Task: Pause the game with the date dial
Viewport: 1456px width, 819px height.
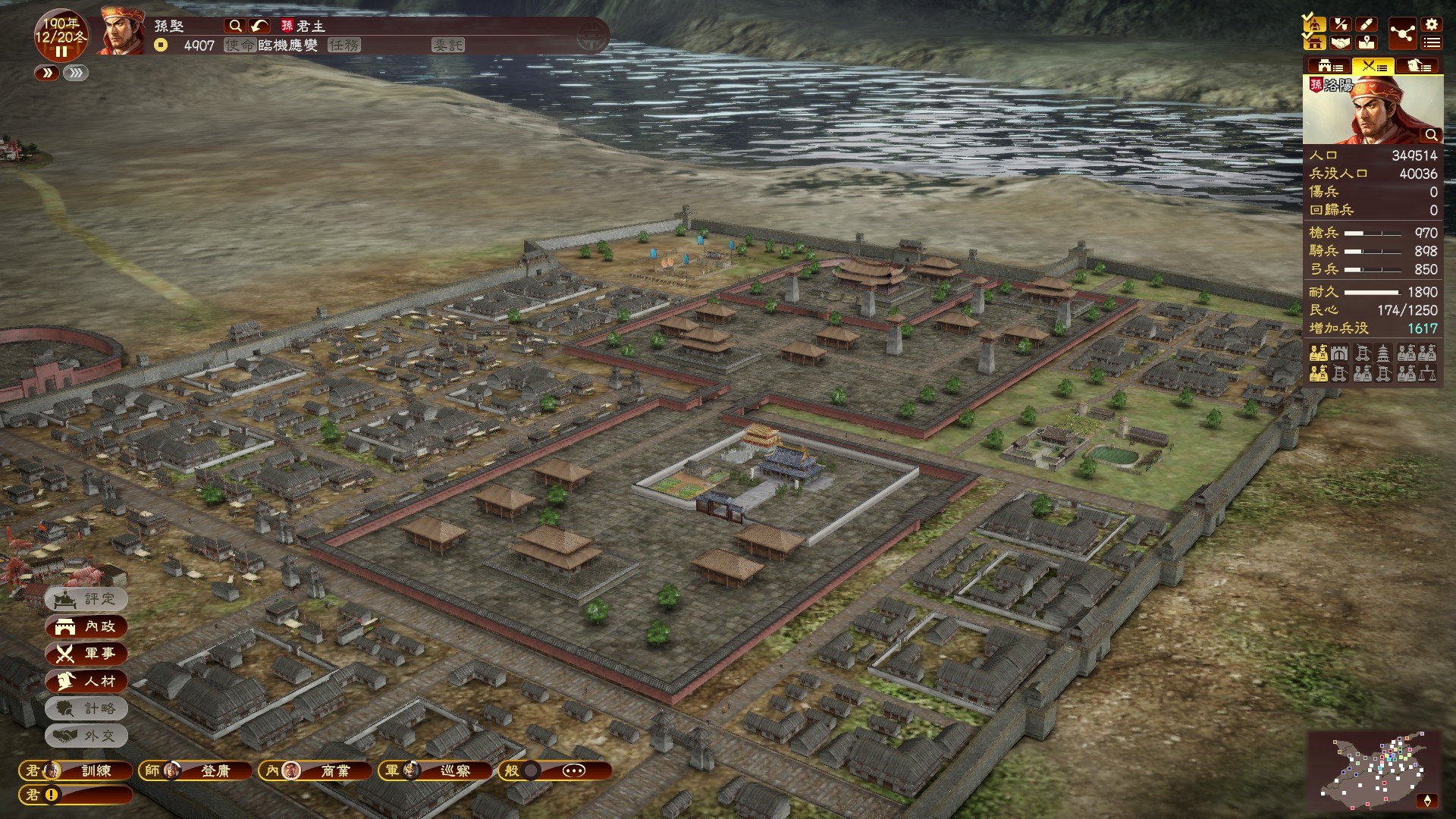Action: tap(61, 52)
